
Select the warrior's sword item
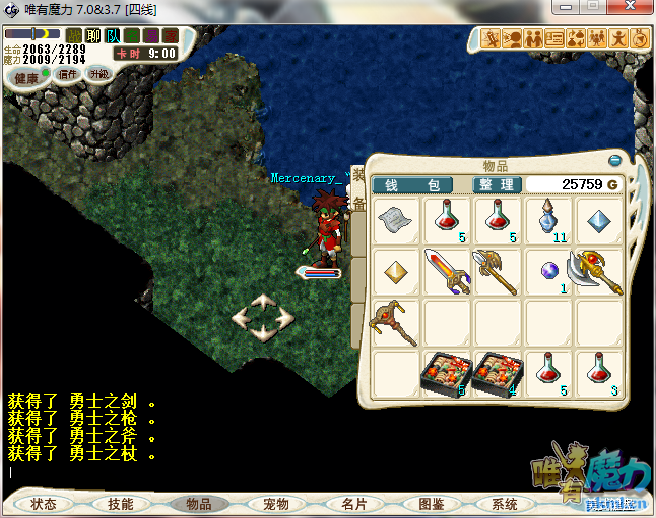[x=447, y=272]
